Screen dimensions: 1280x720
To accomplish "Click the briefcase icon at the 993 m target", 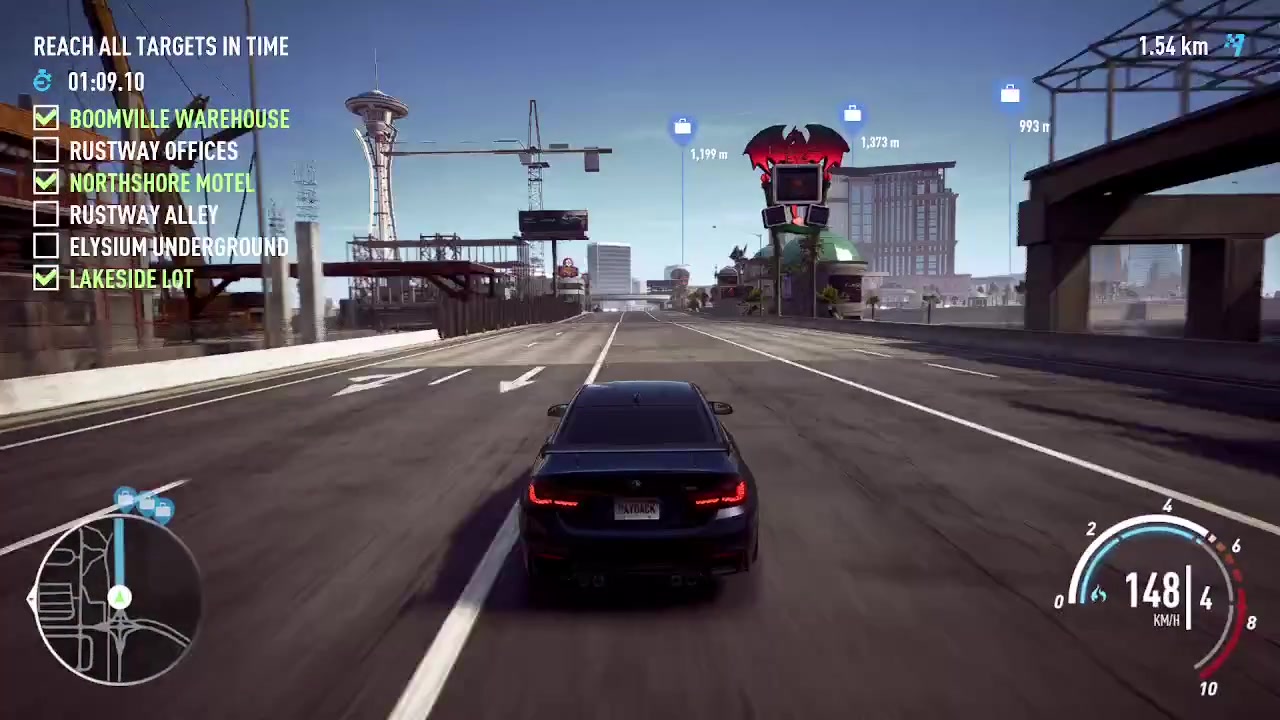I will coord(1010,94).
